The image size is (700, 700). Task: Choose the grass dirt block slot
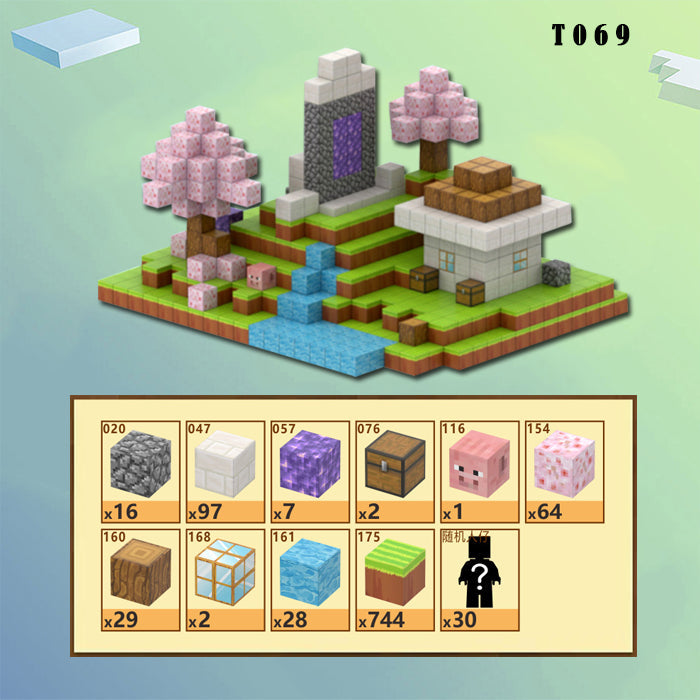point(395,579)
